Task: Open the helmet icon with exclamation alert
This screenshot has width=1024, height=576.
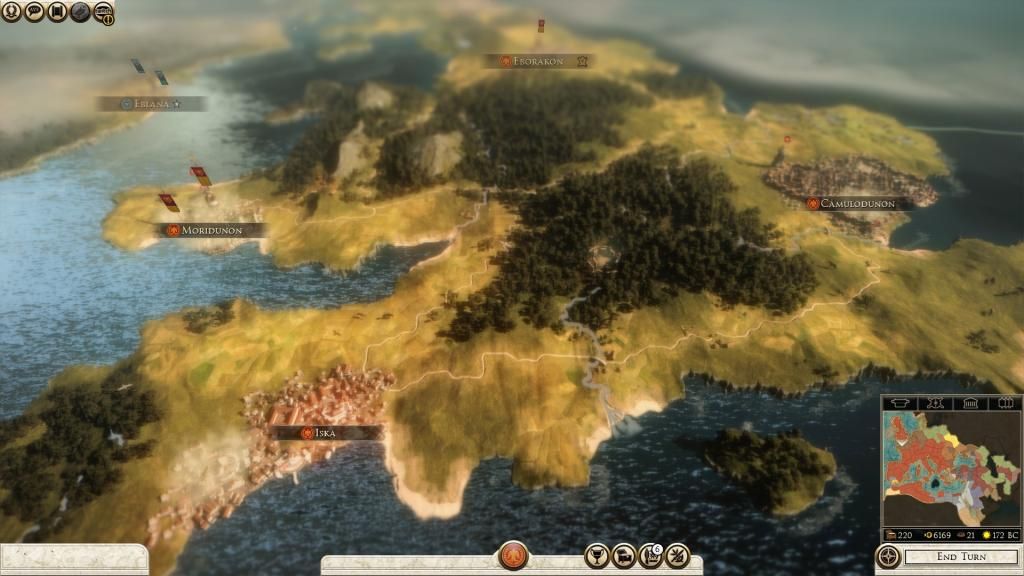Action: [104, 13]
